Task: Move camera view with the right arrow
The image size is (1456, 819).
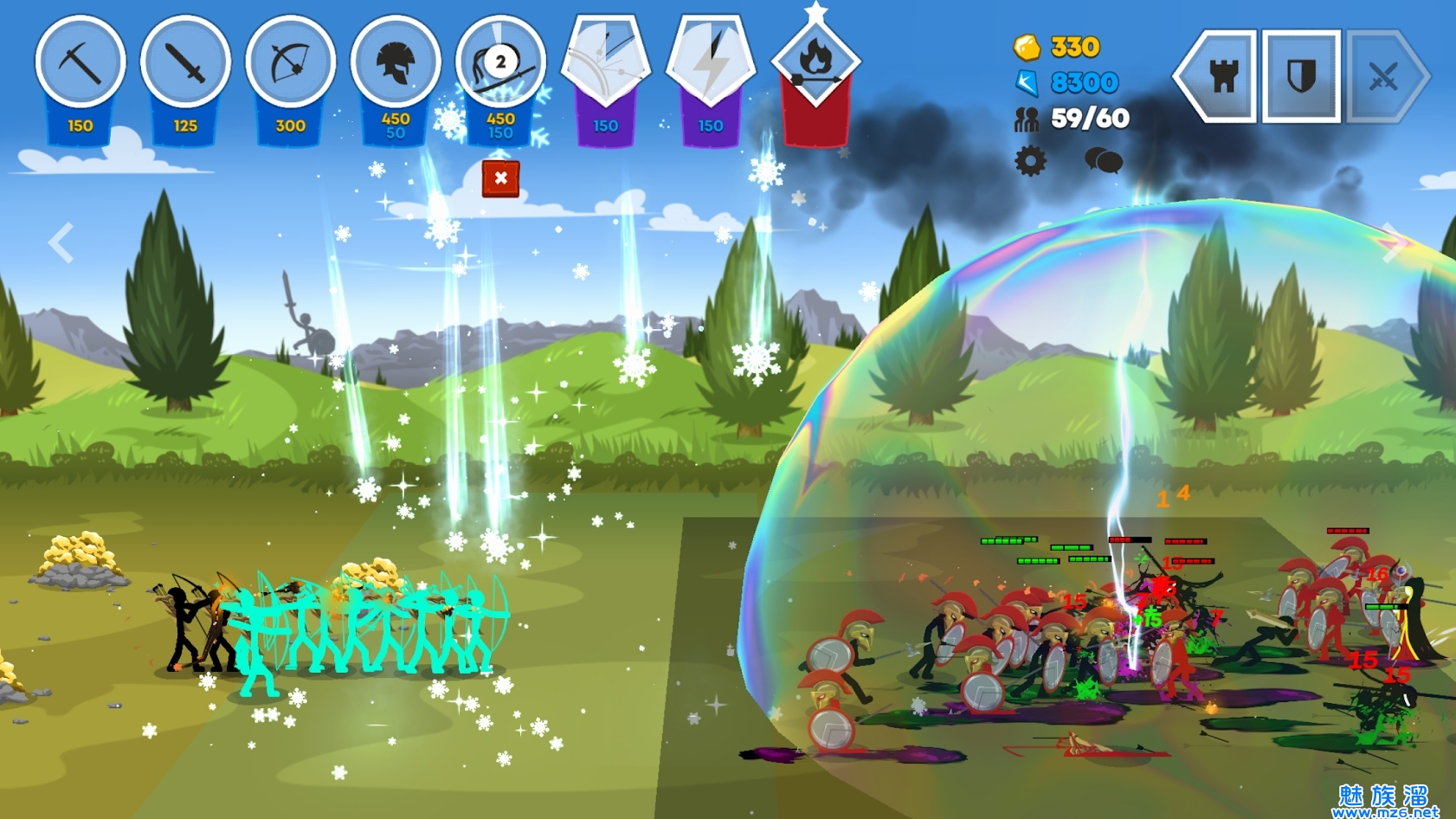Action: (1394, 242)
